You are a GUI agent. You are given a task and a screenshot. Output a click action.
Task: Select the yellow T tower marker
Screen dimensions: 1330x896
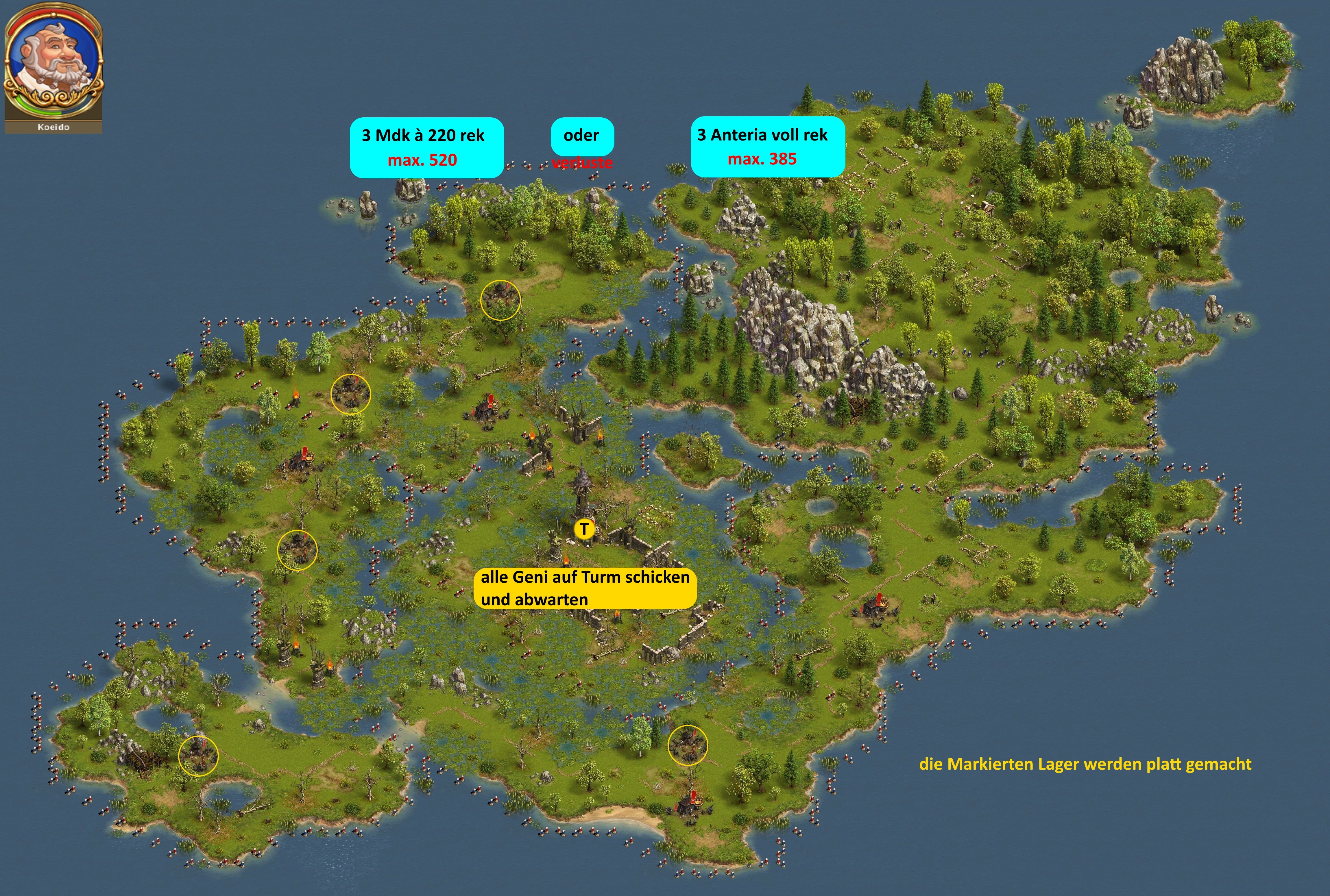(583, 529)
